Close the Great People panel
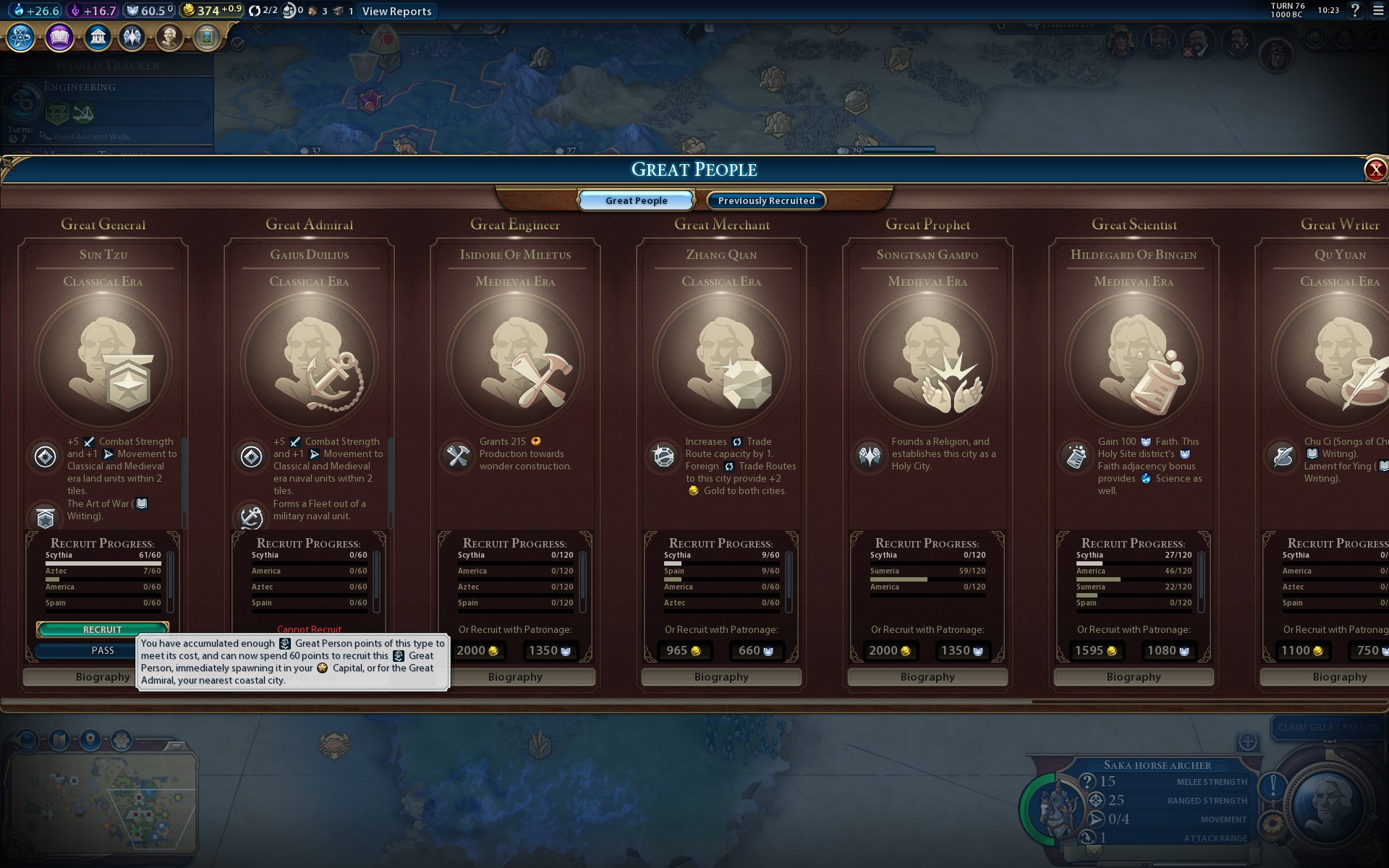 1375,170
